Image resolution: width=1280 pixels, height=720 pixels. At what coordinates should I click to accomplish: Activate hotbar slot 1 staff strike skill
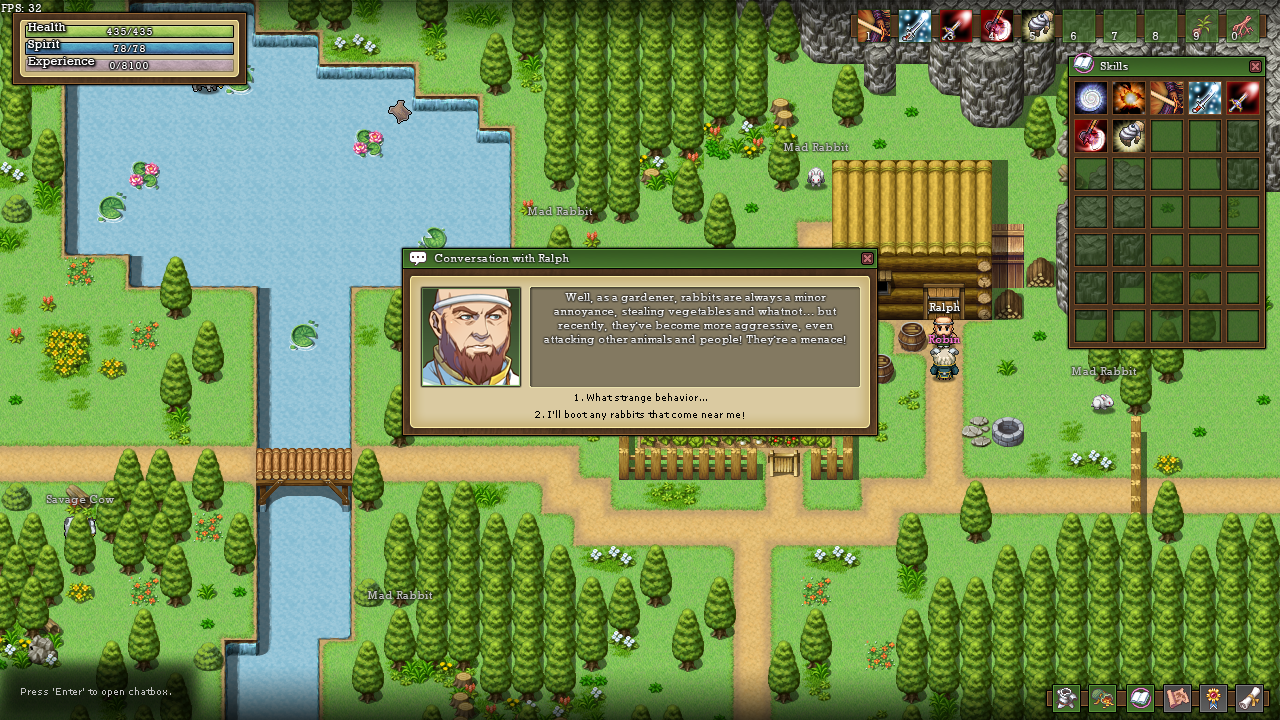point(873,26)
